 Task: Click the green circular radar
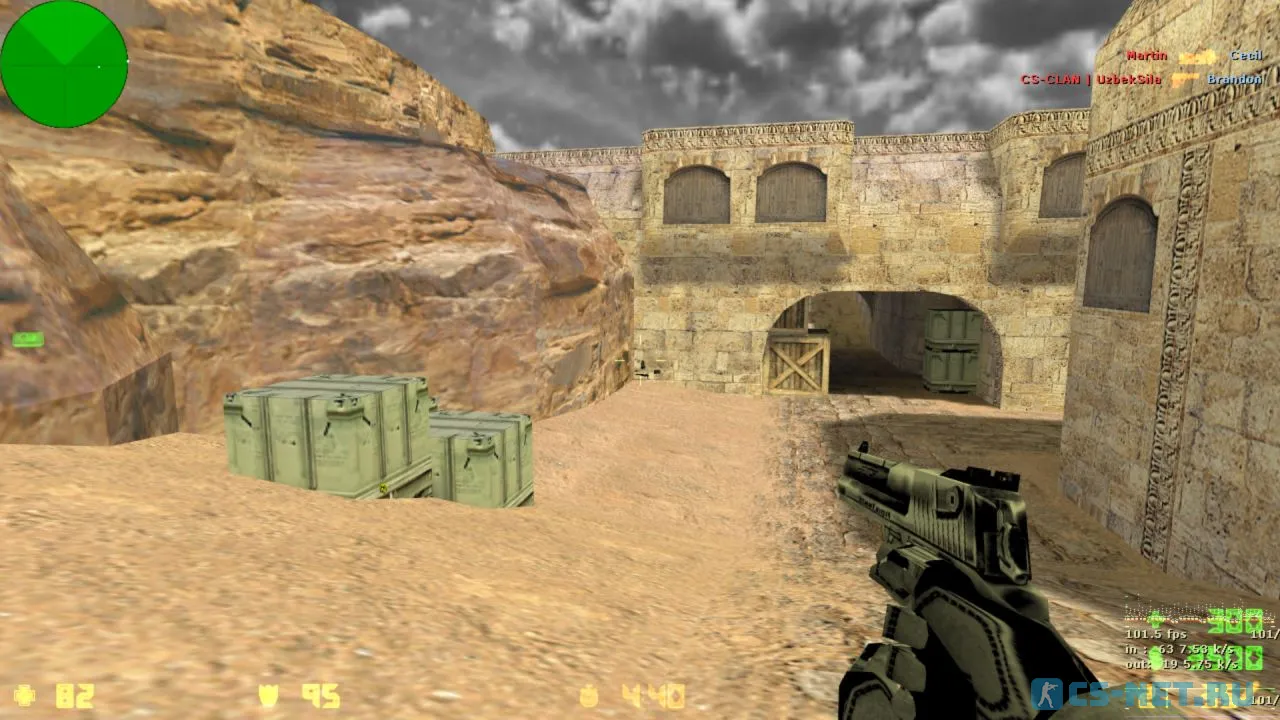tap(64, 64)
